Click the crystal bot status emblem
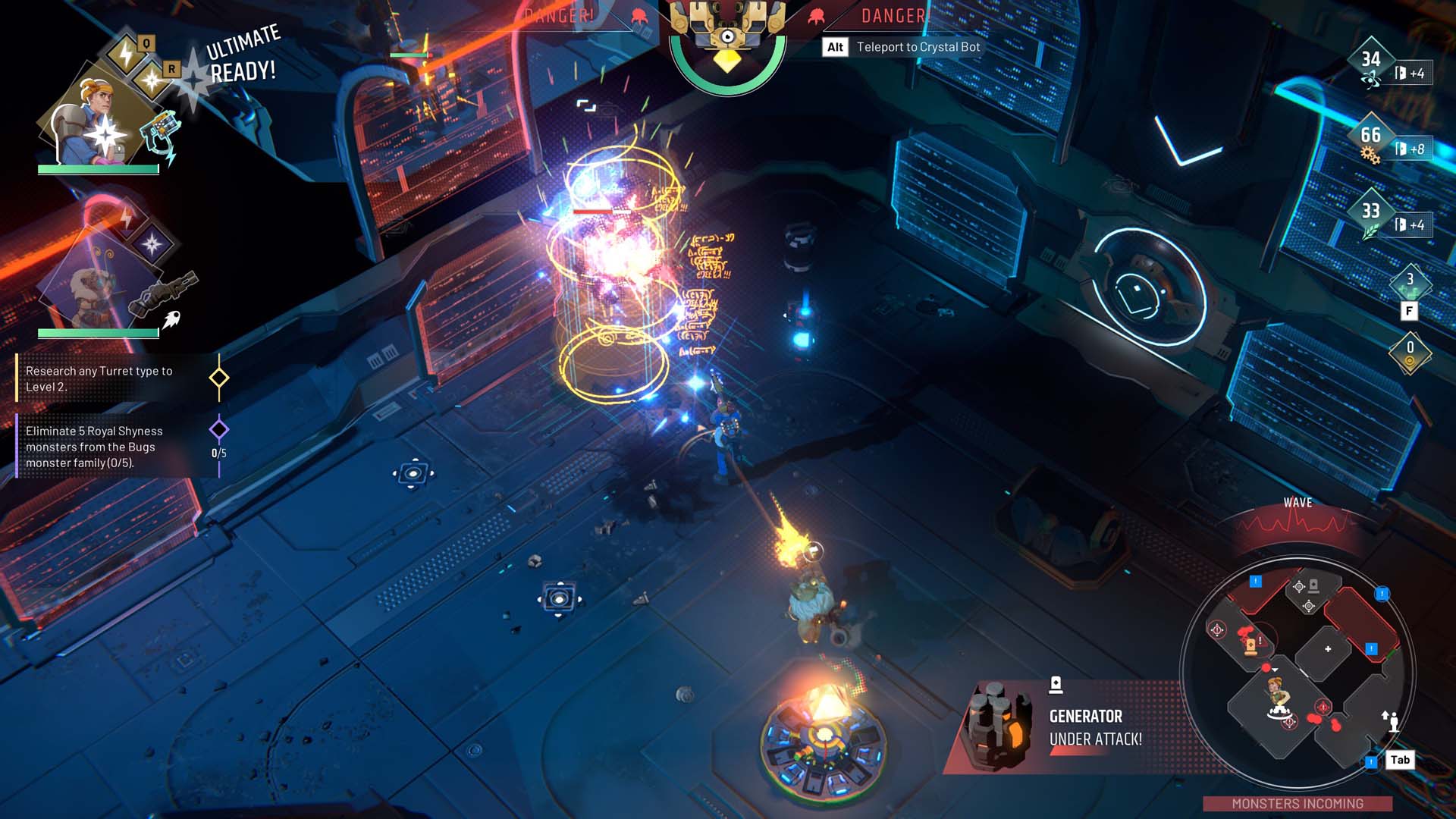1456x819 pixels. tap(727, 42)
